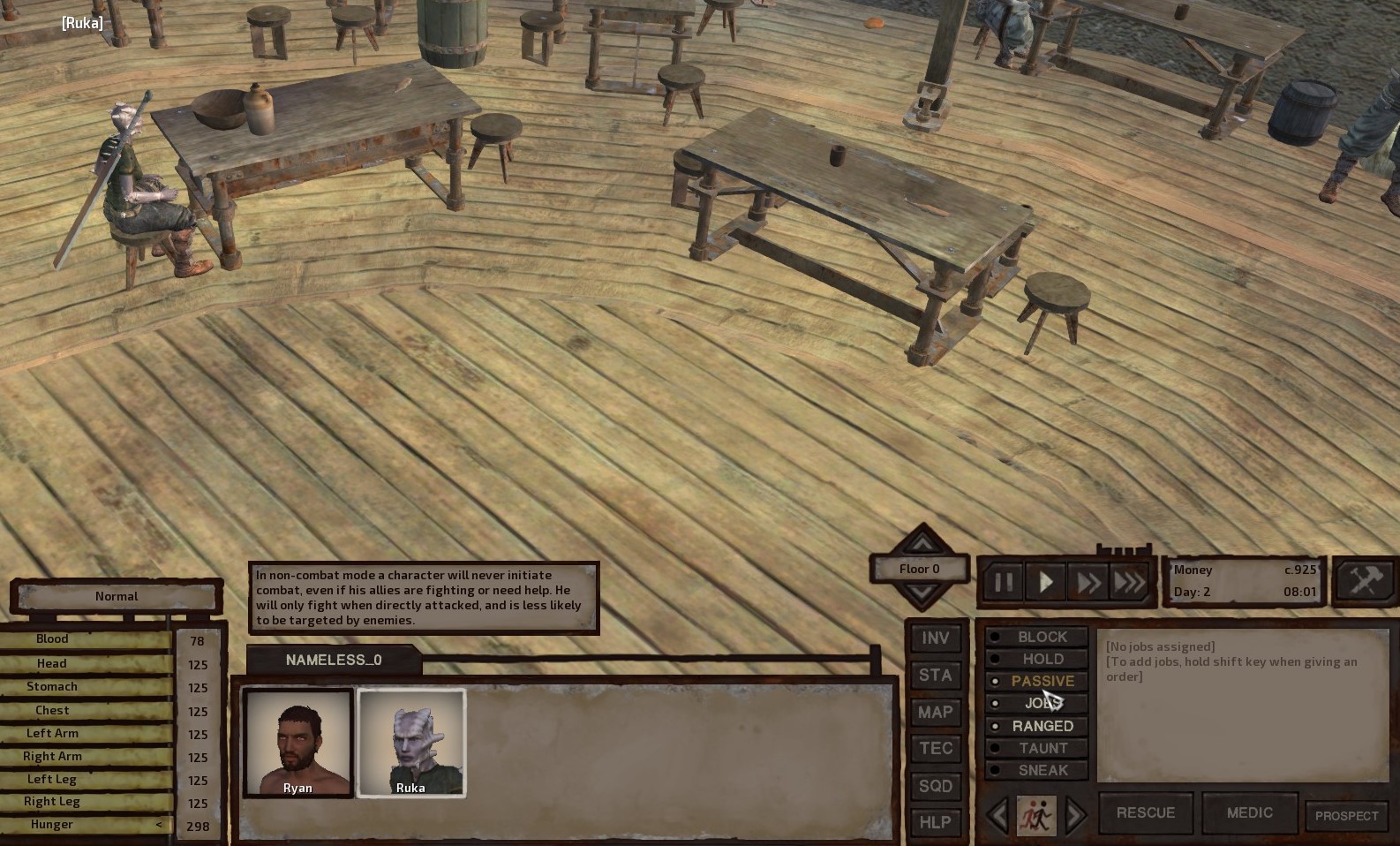Open character stats via the STA icon
The width and height of the screenshot is (1400, 846).
[x=935, y=676]
